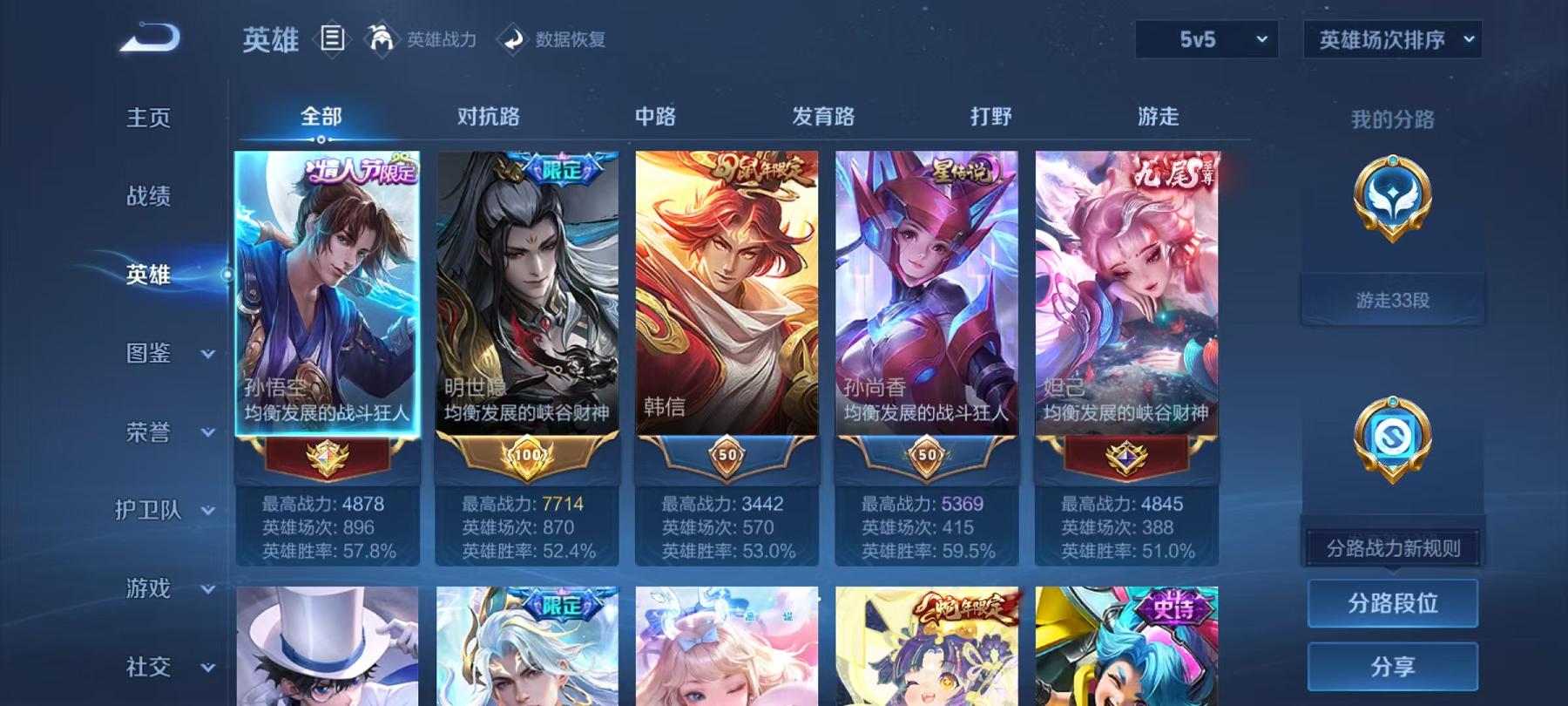Screen dimensions: 1568x706
Task: Open 数据恢复 data recovery icon
Action: click(514, 39)
